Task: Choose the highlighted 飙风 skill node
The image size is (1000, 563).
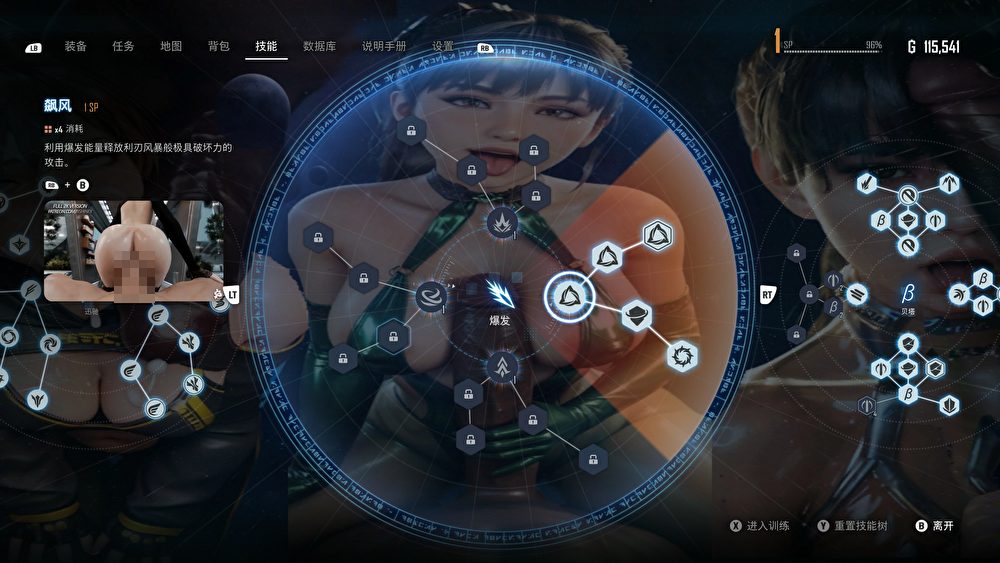Action: click(x=569, y=295)
